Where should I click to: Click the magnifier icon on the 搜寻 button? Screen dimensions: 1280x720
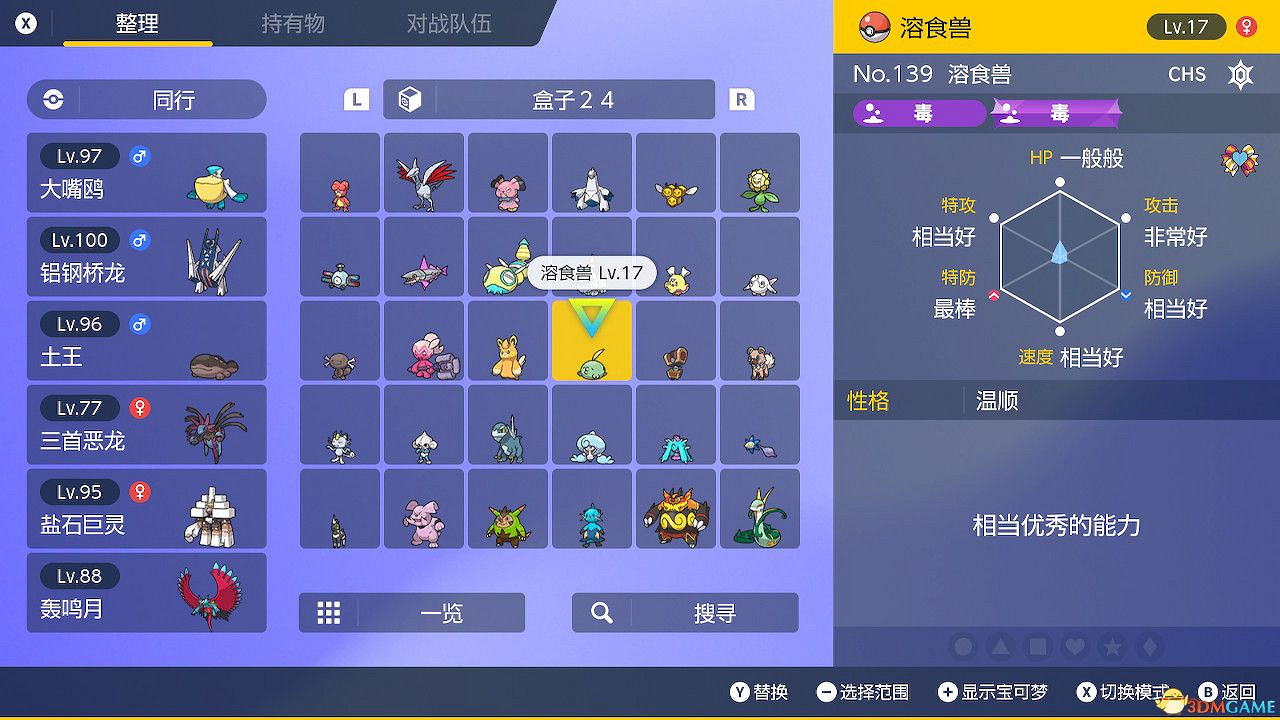[601, 612]
